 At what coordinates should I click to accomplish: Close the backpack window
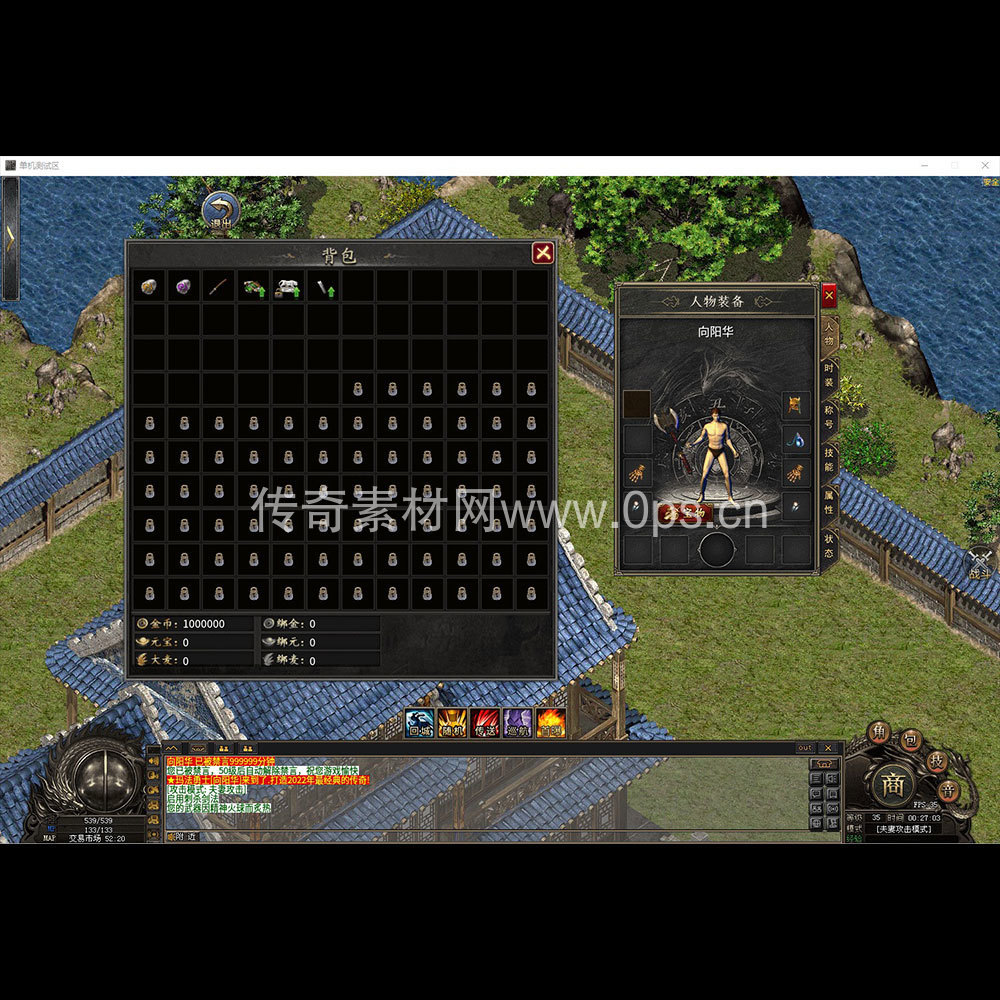coord(543,253)
